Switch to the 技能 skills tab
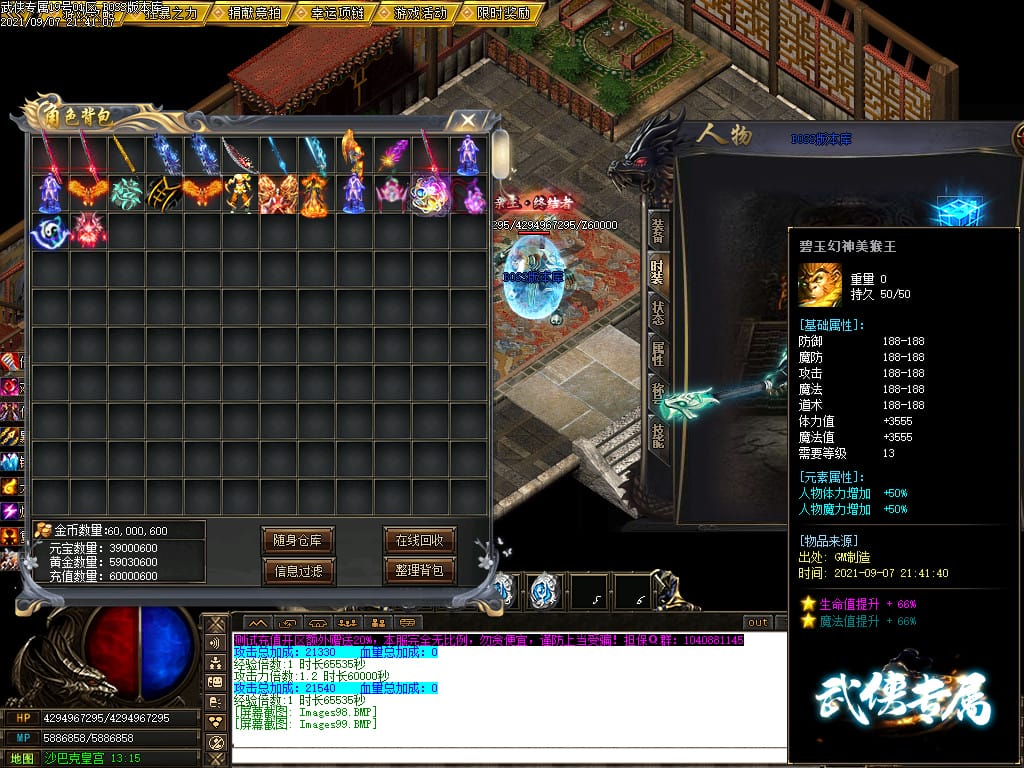 click(x=657, y=433)
